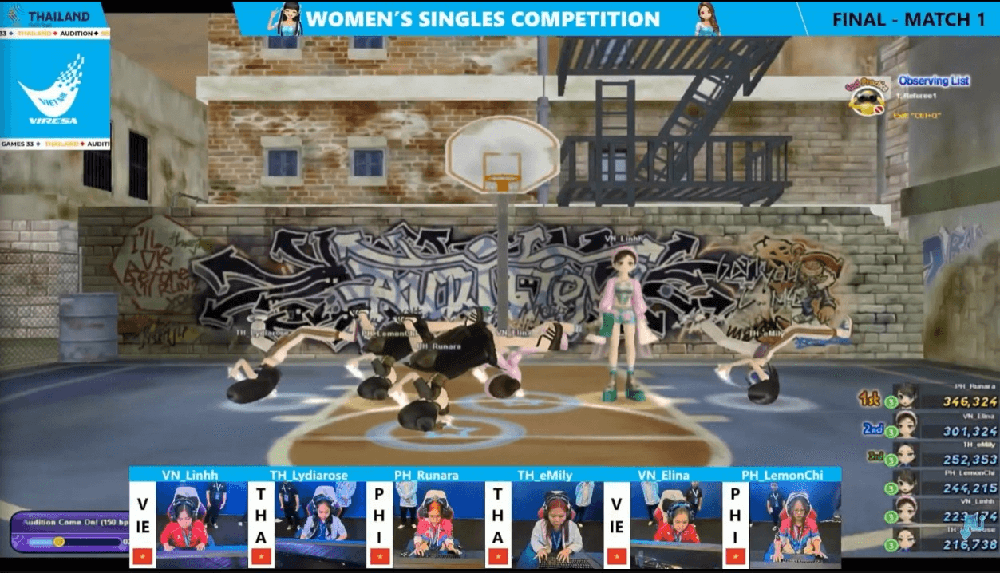Image resolution: width=1000 pixels, height=573 pixels.
Task: Click the 2nd place VN_Elina scoreboard avatar
Action: point(906,424)
